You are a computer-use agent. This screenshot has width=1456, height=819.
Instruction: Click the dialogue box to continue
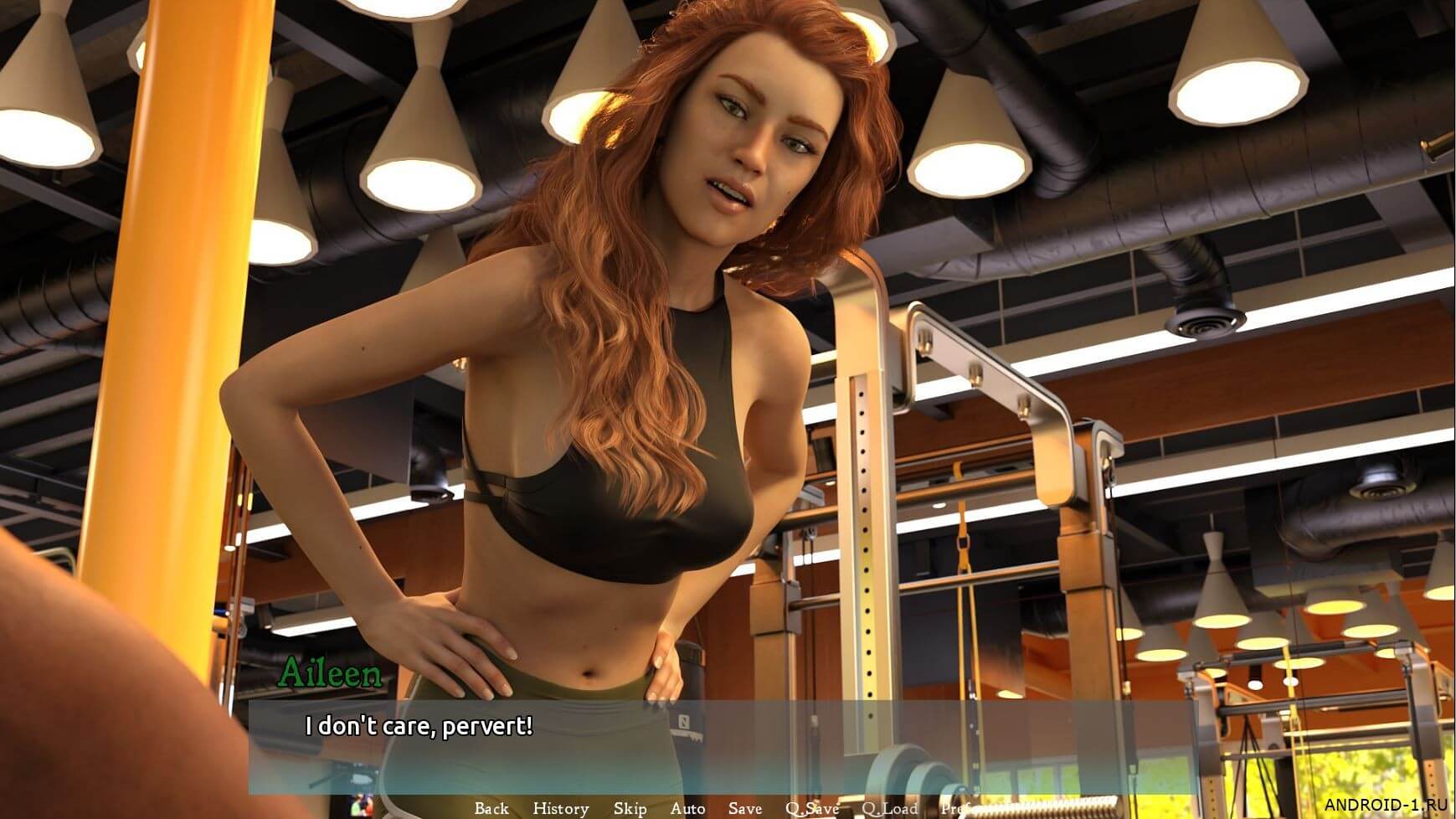(720, 747)
